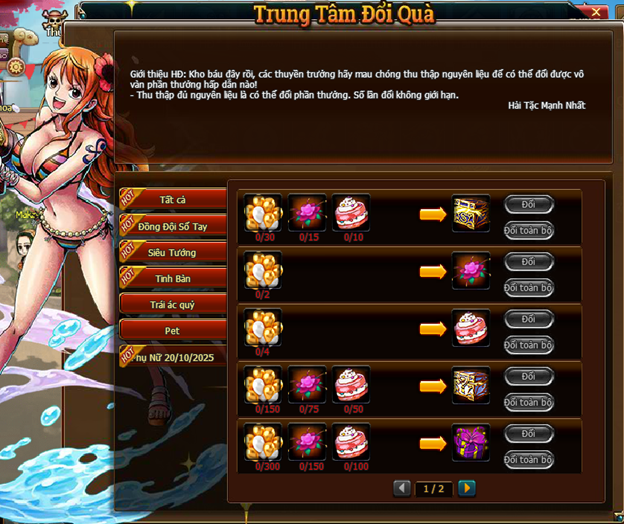624x524 pixels.
Task: Open the Siêu Tướng category
Action: pos(172,253)
